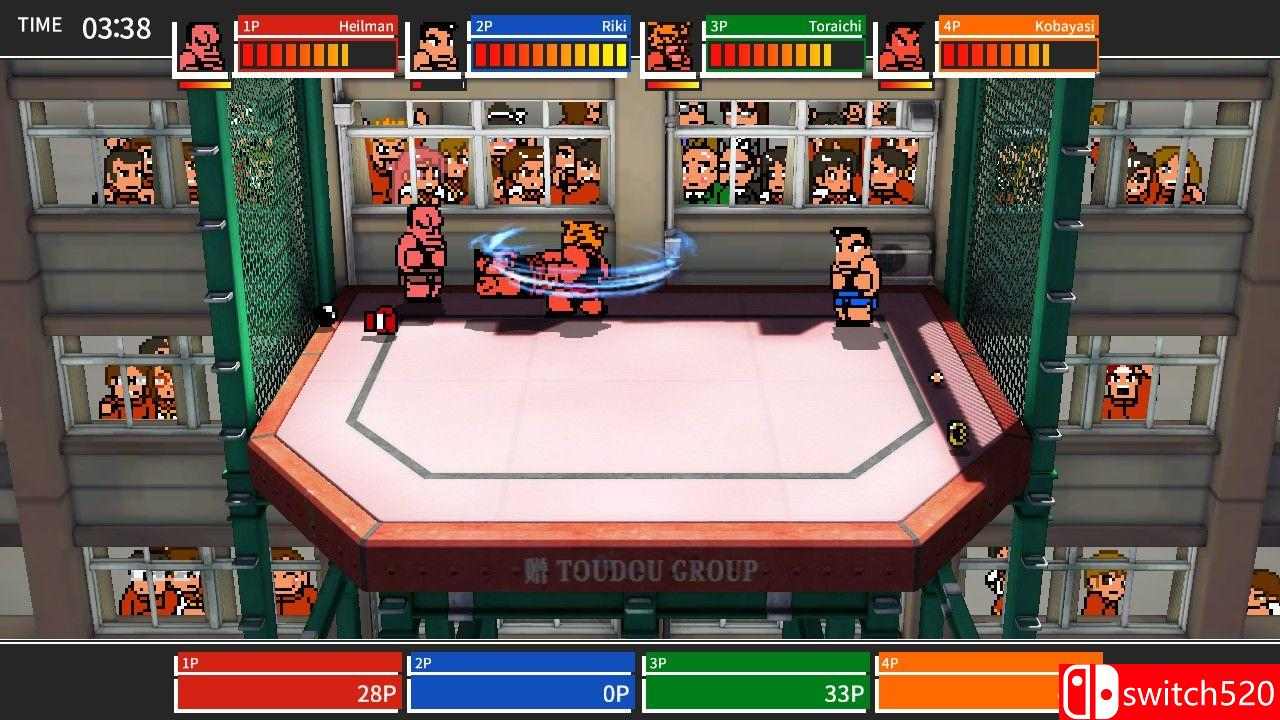Screen dimensions: 1280x720
Task: Select Kobayasi's 4P portrait
Action: (x=903, y=47)
